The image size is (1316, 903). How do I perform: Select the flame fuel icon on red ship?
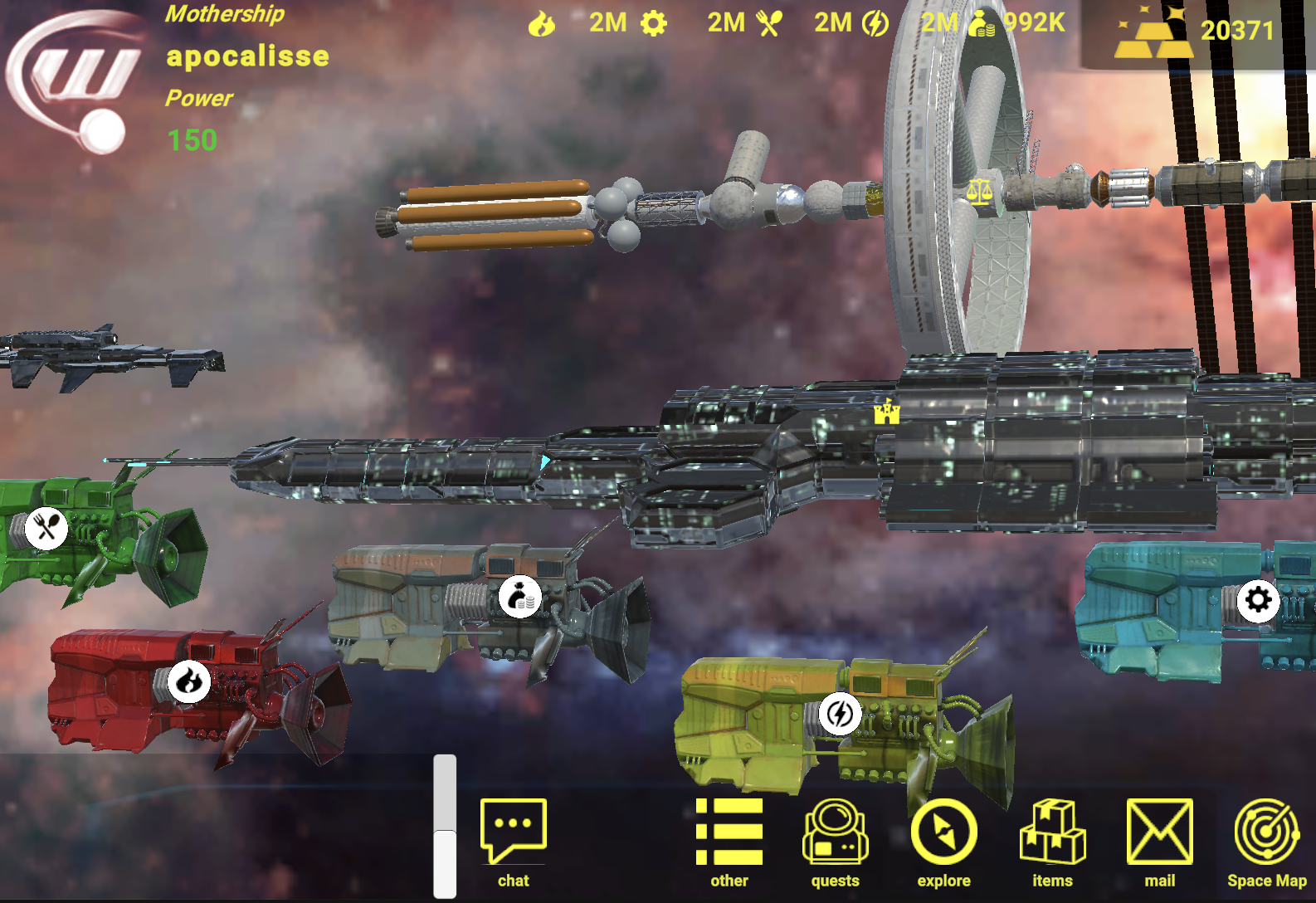189,681
